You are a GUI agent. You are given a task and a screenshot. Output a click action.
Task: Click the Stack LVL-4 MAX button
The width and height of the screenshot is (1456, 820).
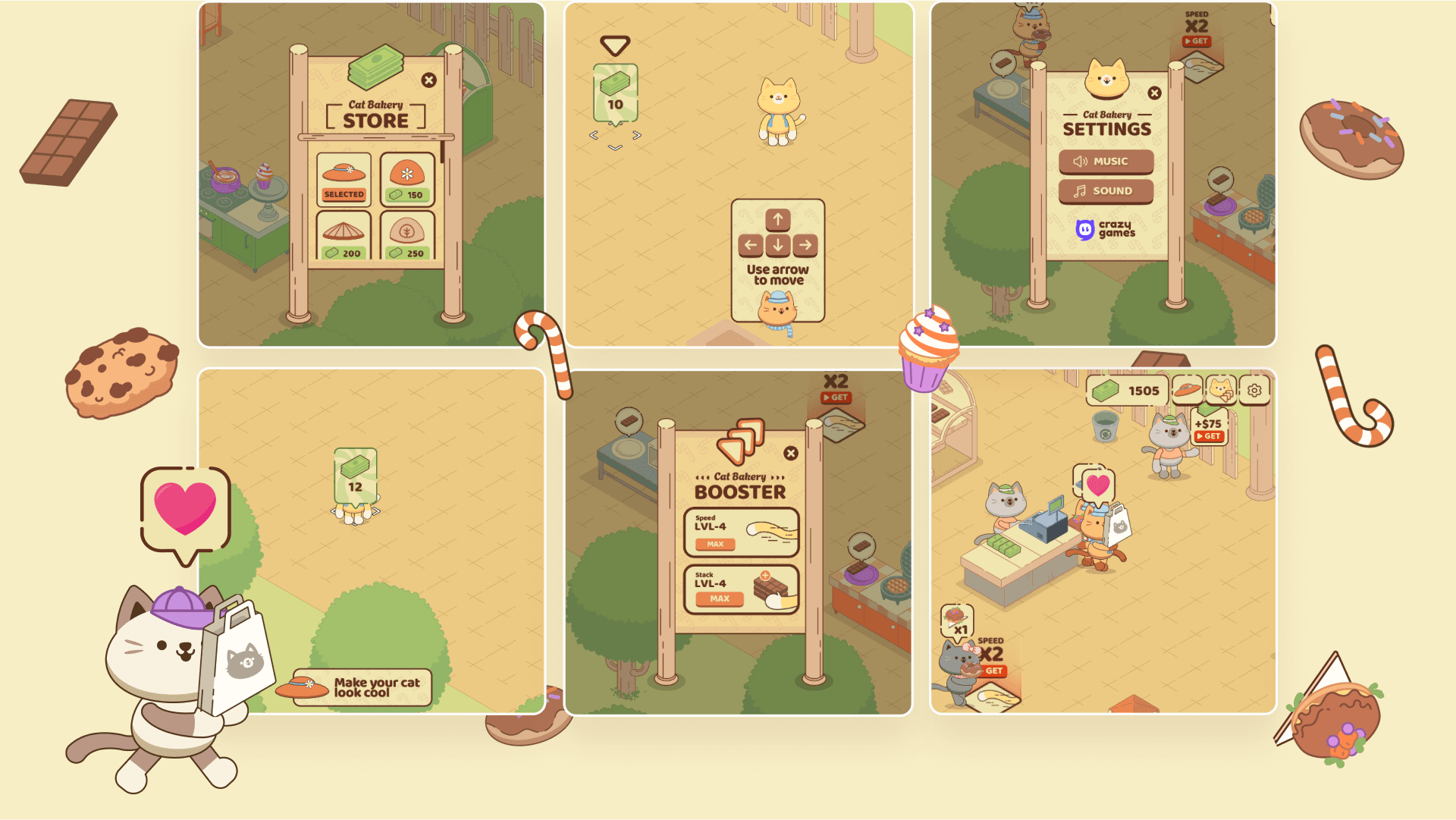coord(719,599)
